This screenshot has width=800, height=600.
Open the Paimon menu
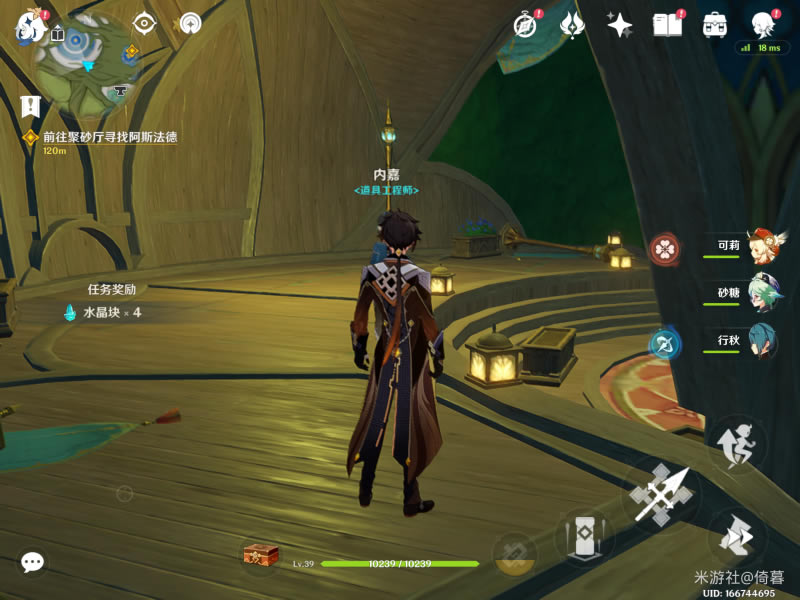point(28,27)
